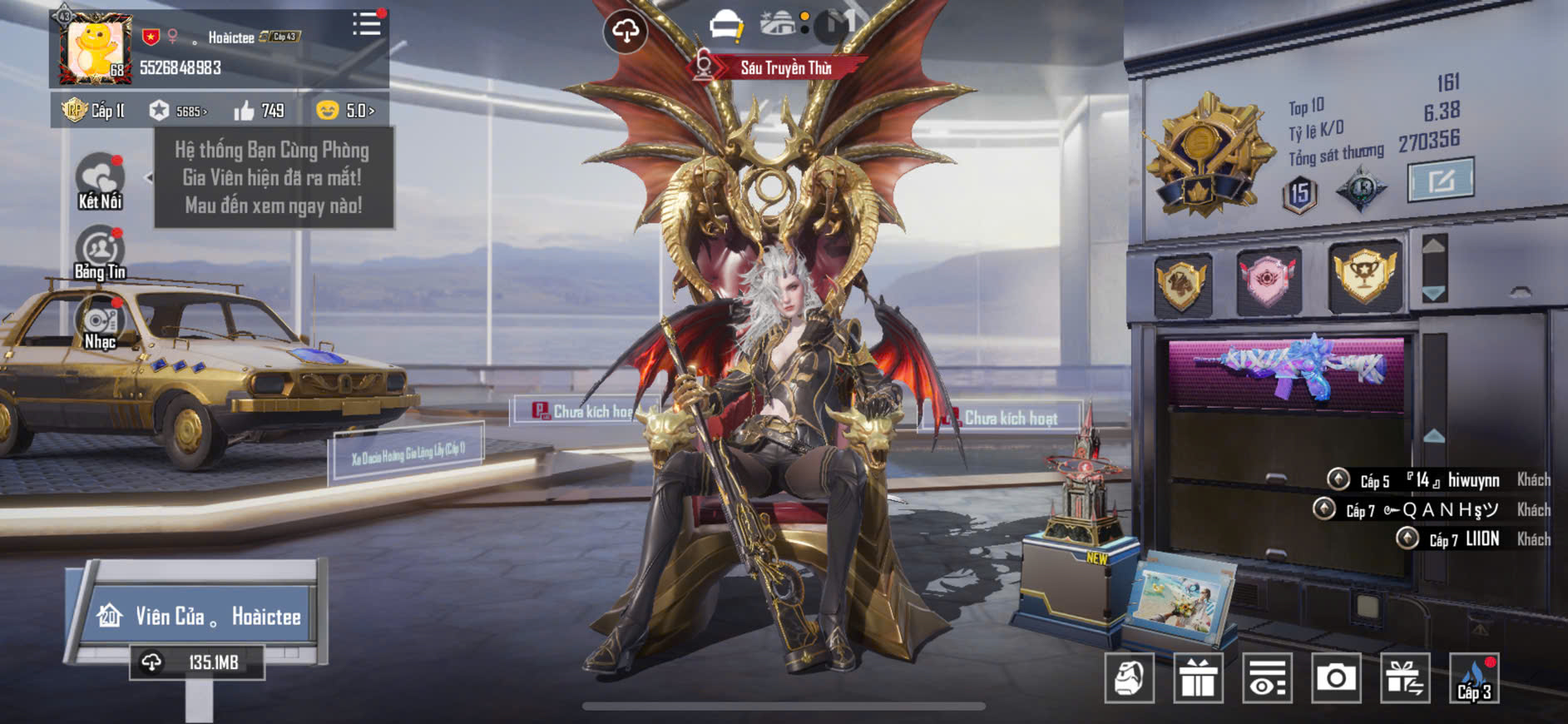Open the blue flame Cấp 3 icon
This screenshot has height=724, width=1568.
pos(1474,678)
